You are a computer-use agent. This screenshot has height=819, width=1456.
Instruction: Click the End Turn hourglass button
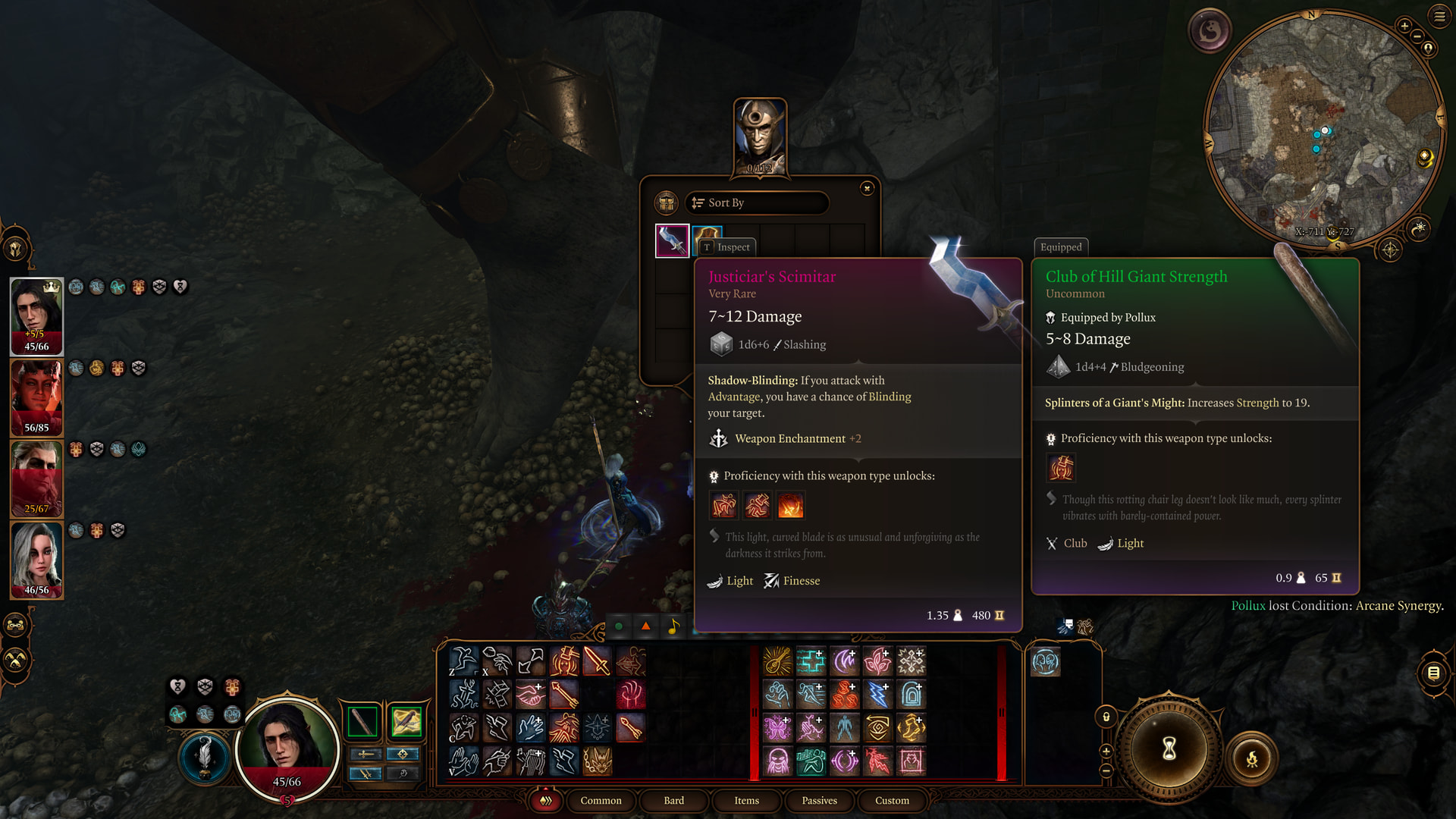coord(1169,749)
